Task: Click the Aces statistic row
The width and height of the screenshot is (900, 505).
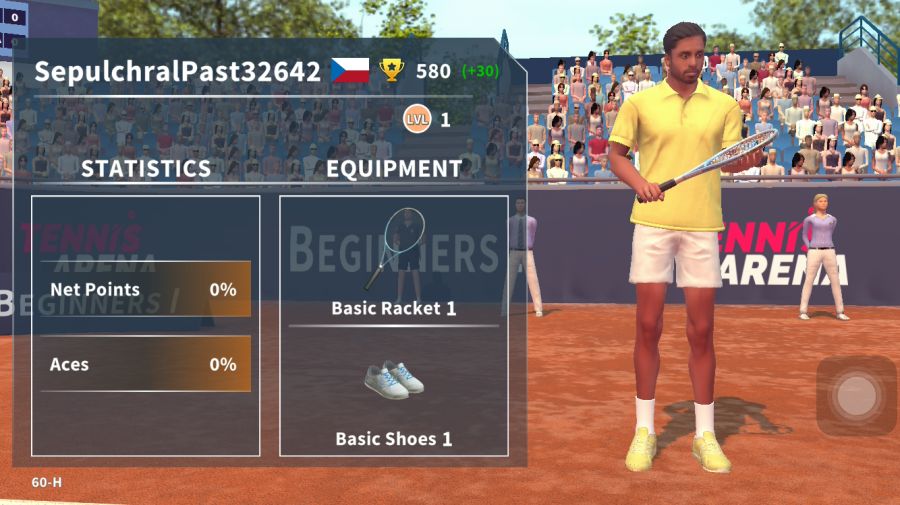Action: click(x=145, y=365)
